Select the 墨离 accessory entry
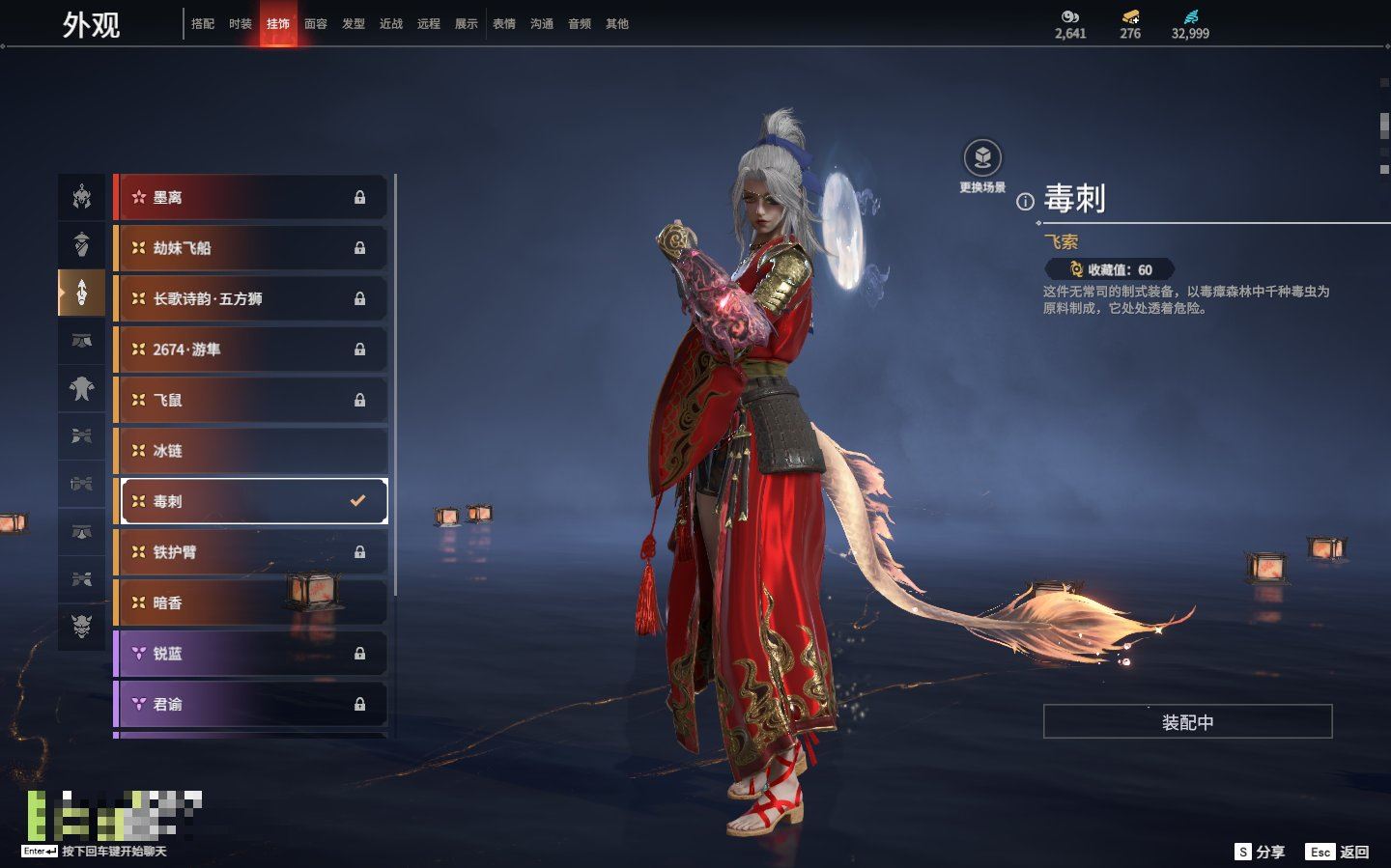 251,198
